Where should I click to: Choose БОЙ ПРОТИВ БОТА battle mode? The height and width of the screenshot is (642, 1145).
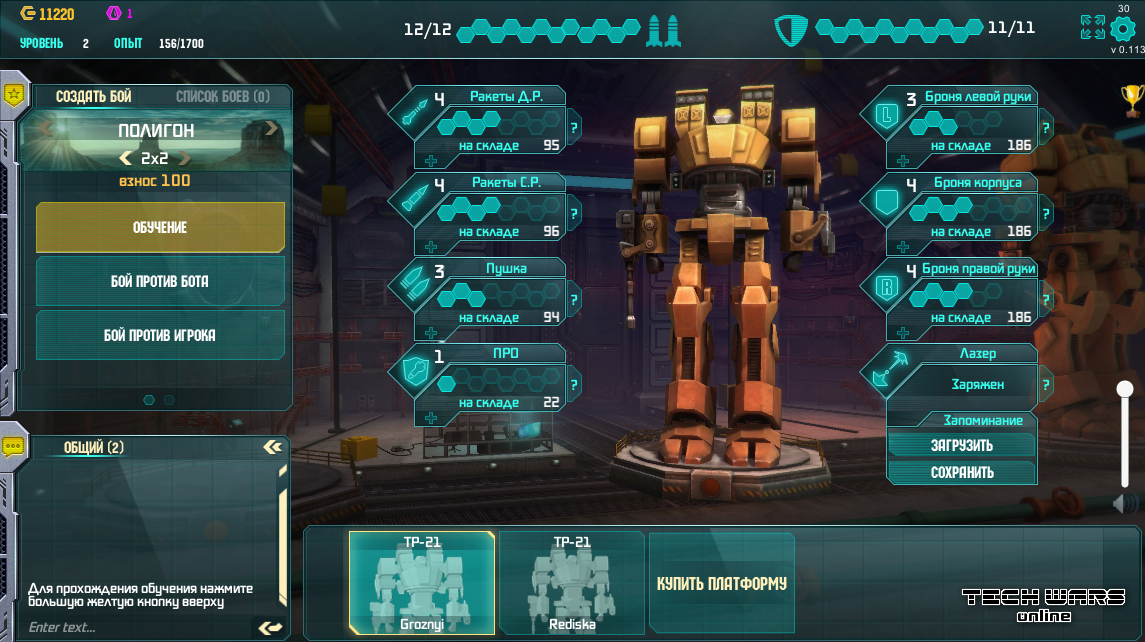[160, 282]
